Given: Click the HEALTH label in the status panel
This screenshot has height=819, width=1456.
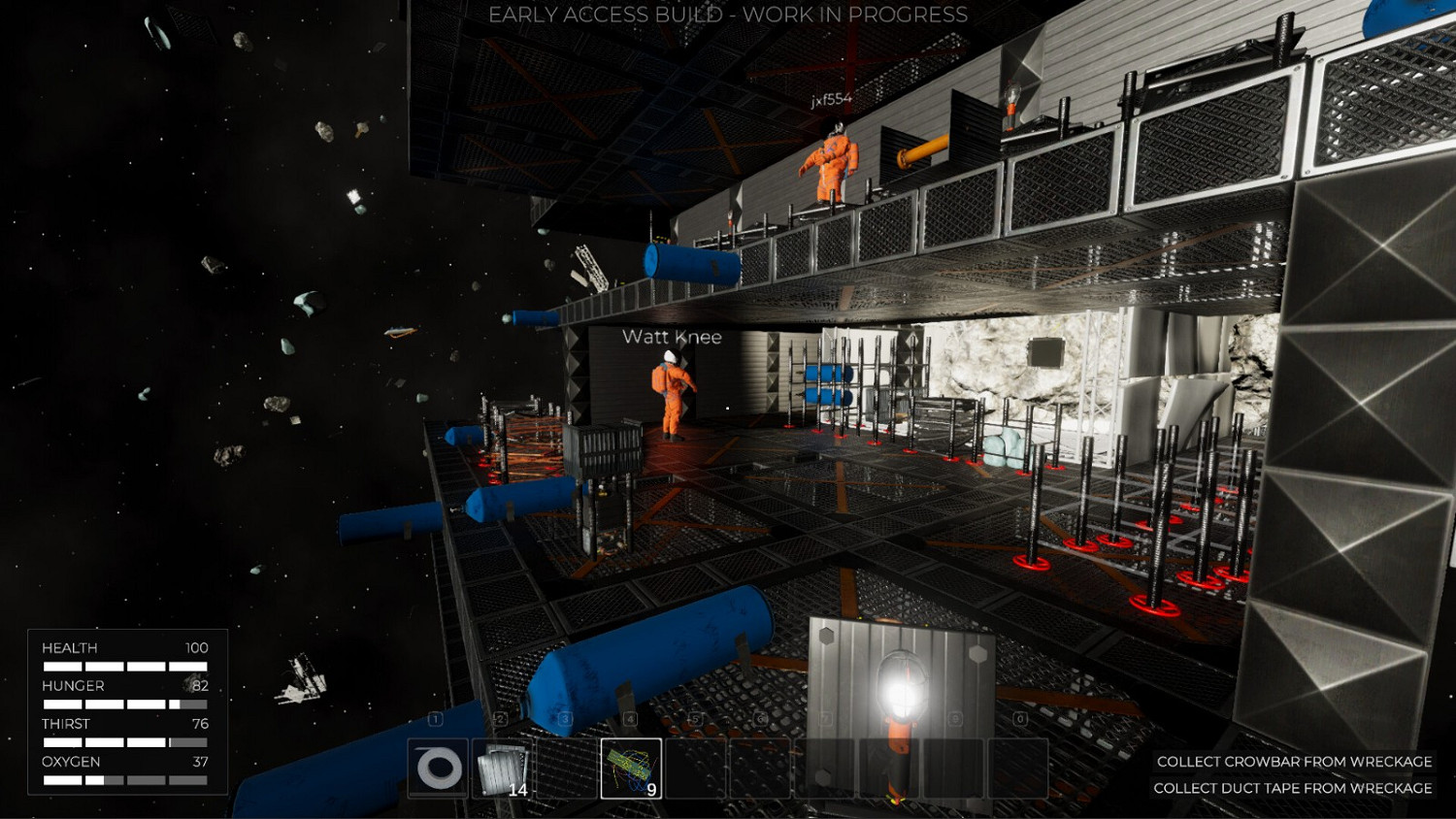Looking at the screenshot, I should pos(70,647).
